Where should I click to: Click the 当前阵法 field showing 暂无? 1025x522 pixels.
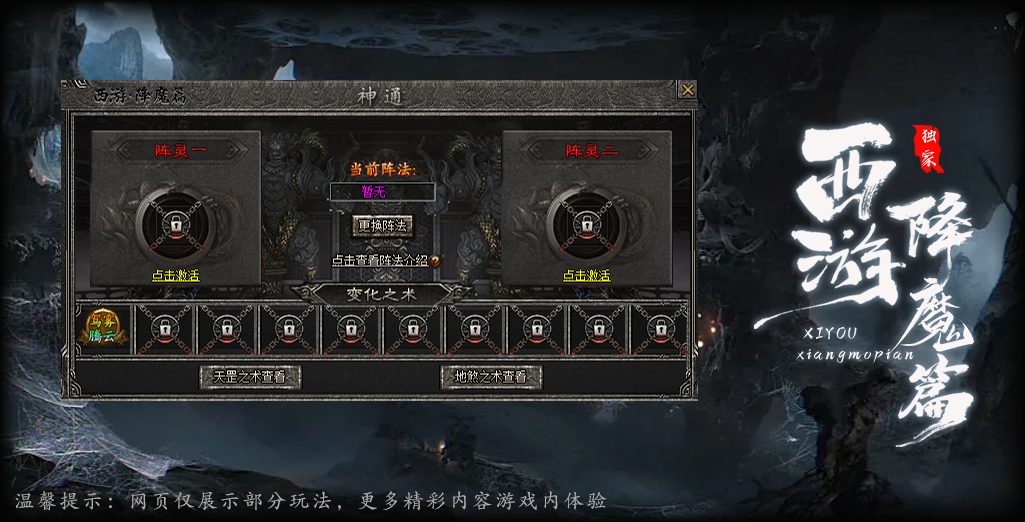click(x=383, y=191)
